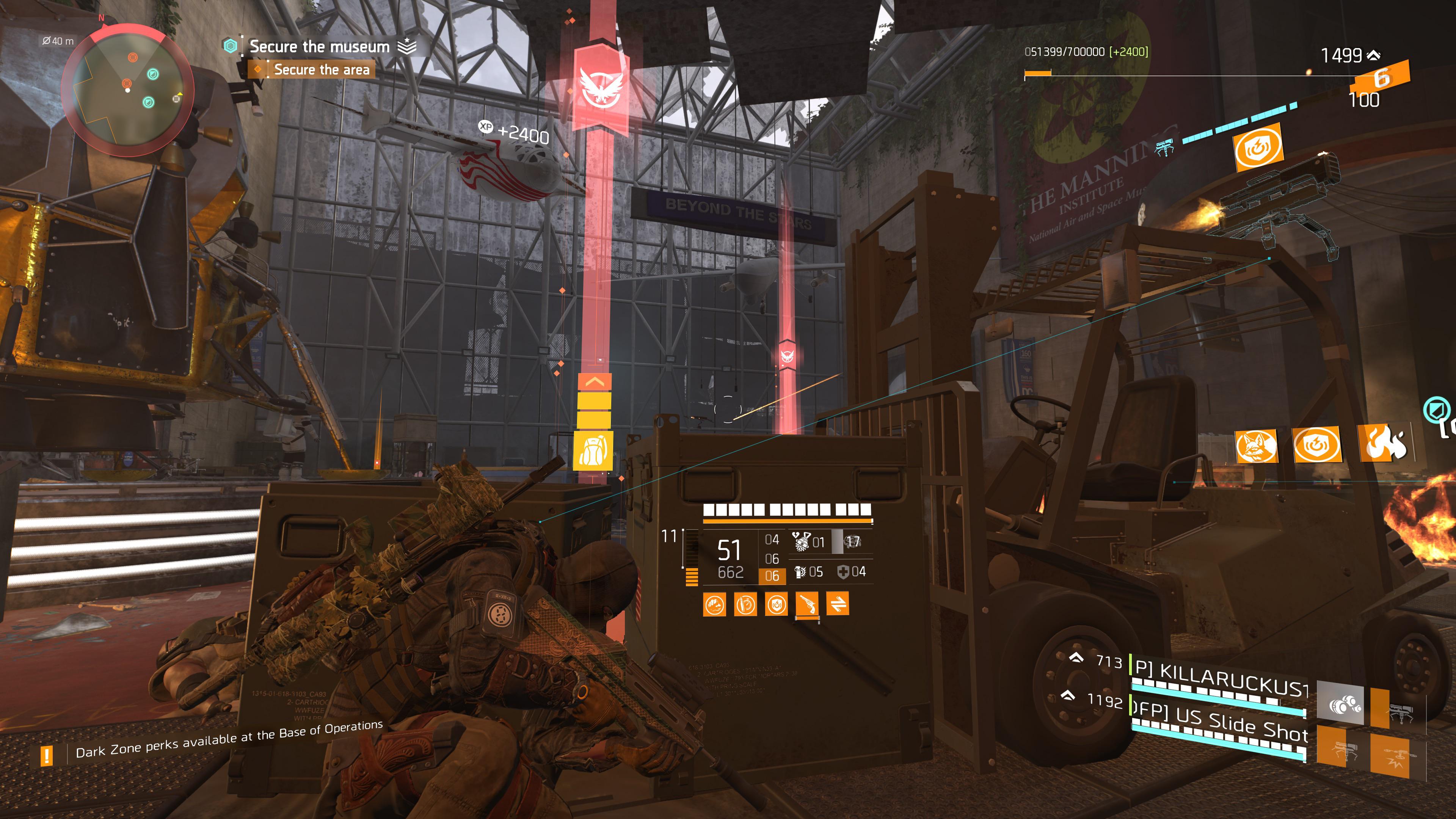Screen dimensions: 1456x819
Task: Select the 'Secure the museum' mission tracker
Action: click(x=319, y=46)
